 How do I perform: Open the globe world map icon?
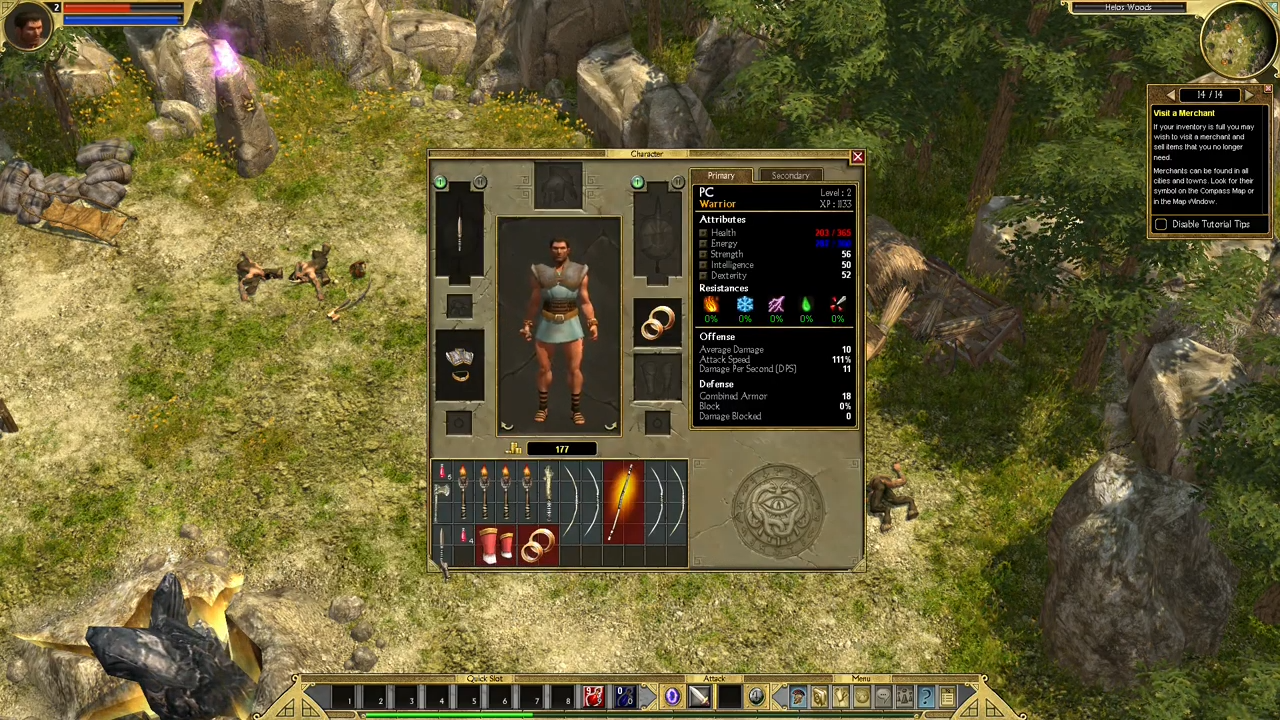862,696
